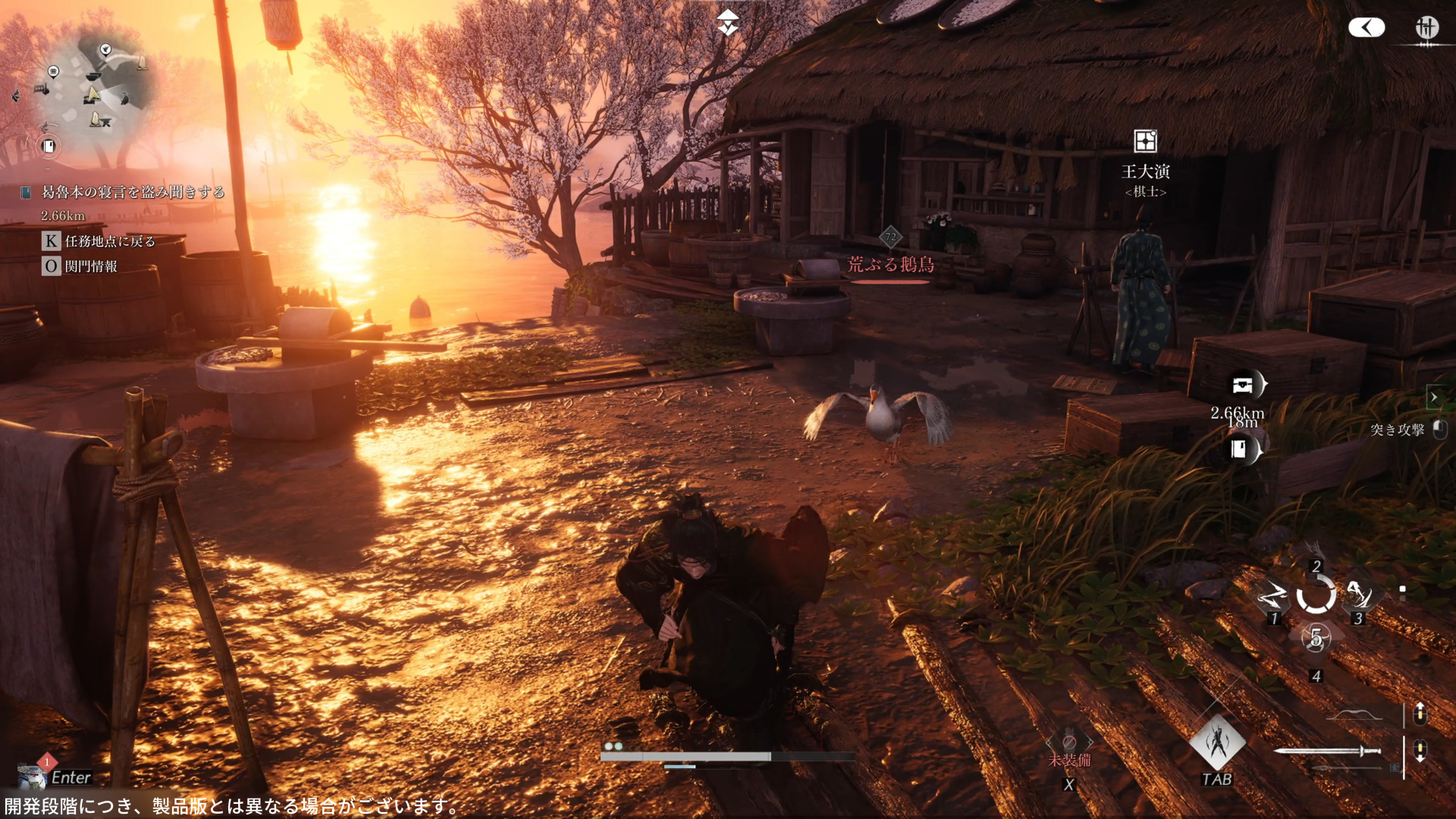The image size is (1456, 819).
Task: Open the chat avatar with red notification
Action: pos(32,775)
